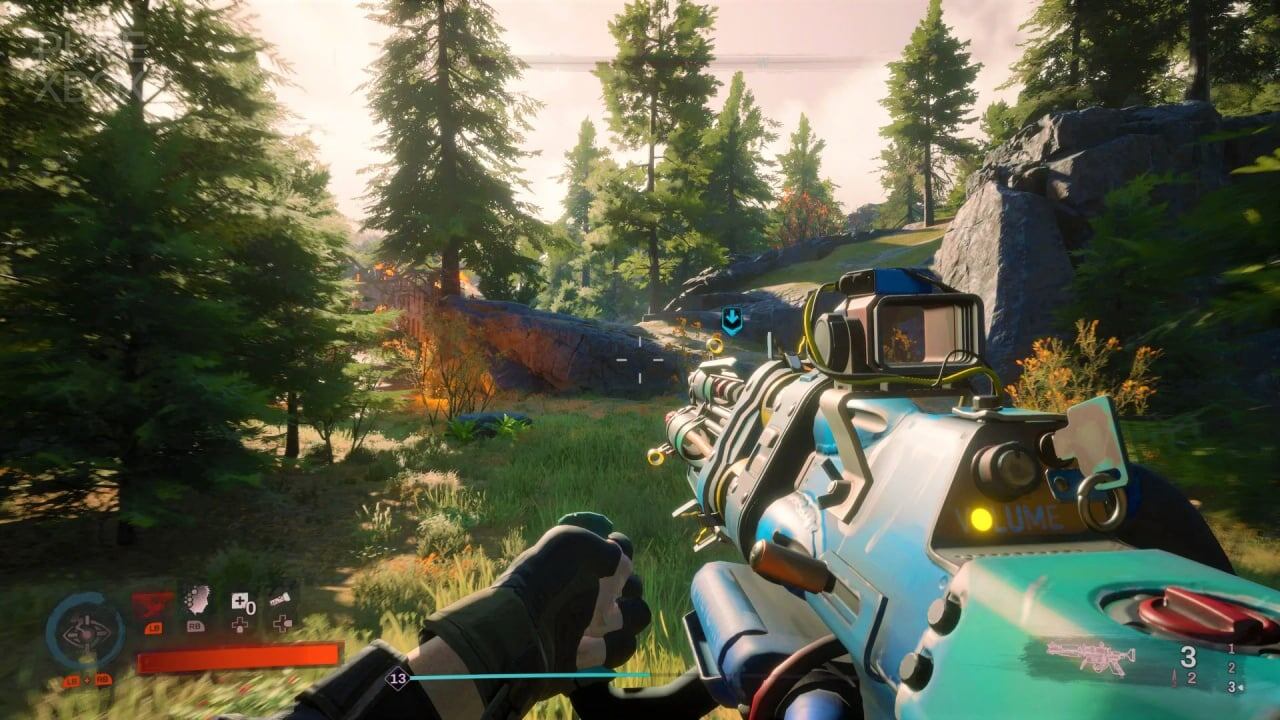Trigger the red bird ability icon
The height and width of the screenshot is (720, 1280).
(152, 603)
